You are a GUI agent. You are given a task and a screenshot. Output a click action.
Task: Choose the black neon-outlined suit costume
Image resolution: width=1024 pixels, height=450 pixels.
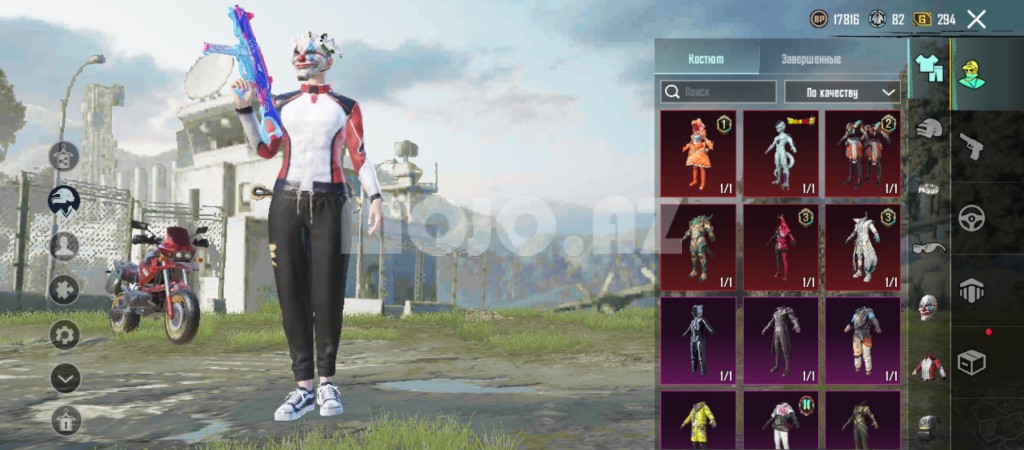pyautogui.click(x=698, y=340)
